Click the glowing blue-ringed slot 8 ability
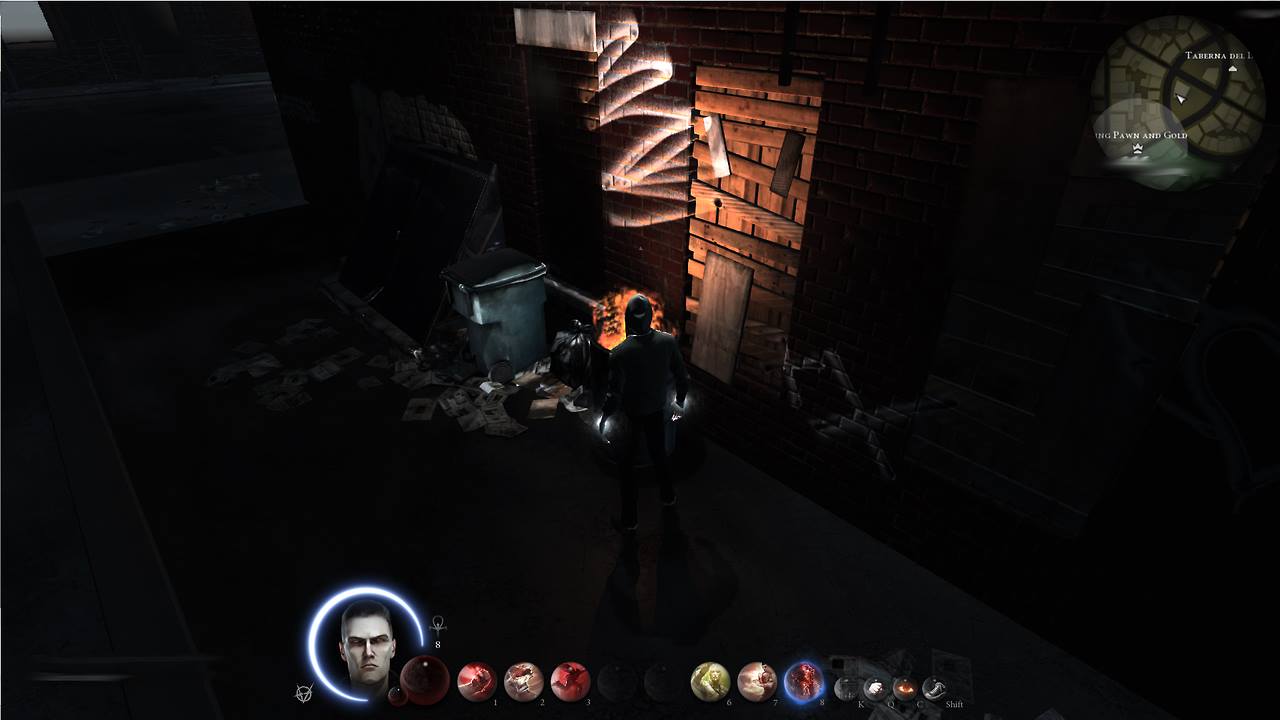Screen dimensions: 1280x720 pyautogui.click(x=803, y=681)
